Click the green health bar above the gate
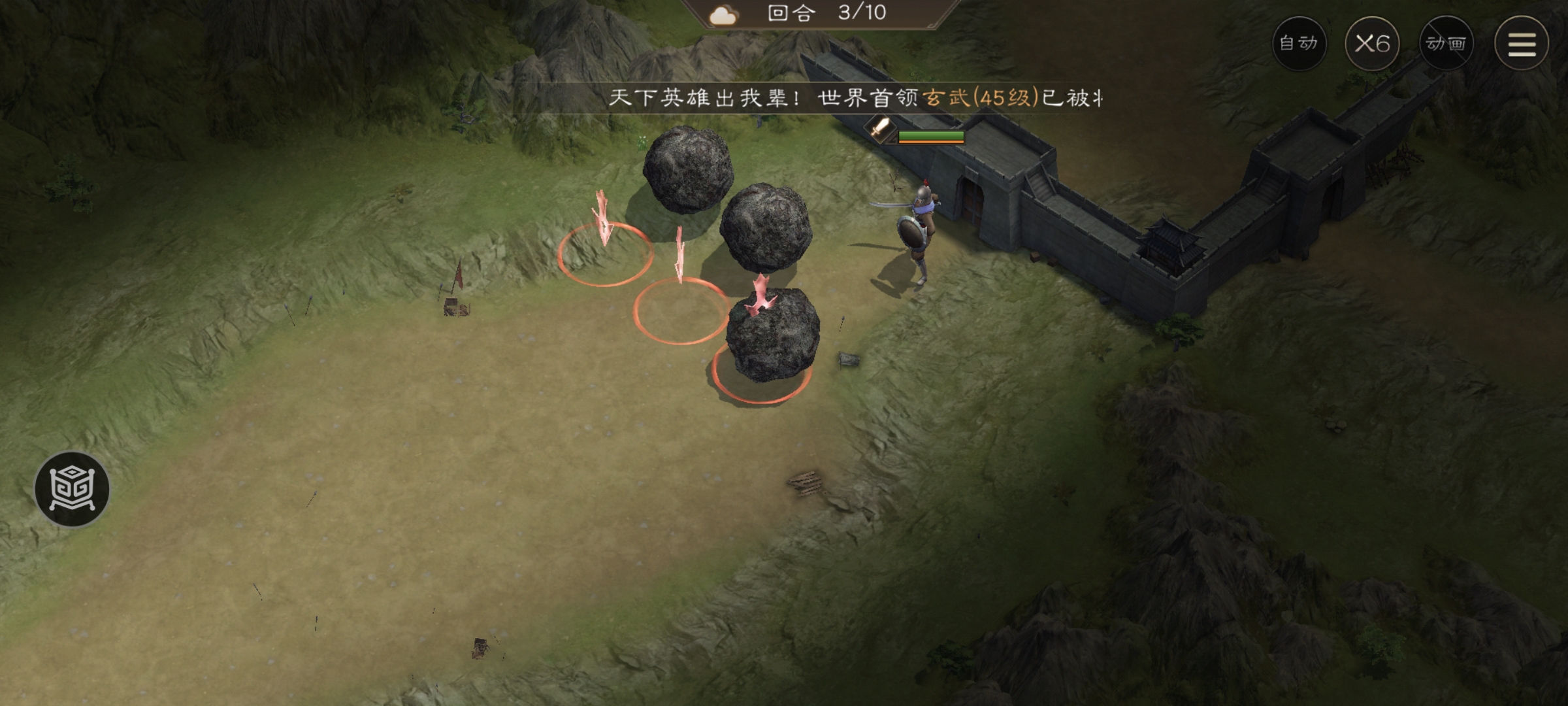Image resolution: width=1568 pixels, height=706 pixels. coord(931,136)
